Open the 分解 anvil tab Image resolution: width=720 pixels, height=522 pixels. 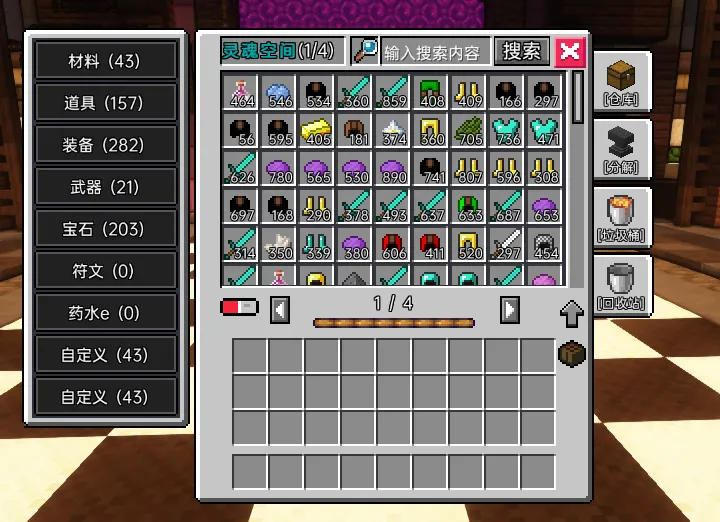click(x=620, y=148)
